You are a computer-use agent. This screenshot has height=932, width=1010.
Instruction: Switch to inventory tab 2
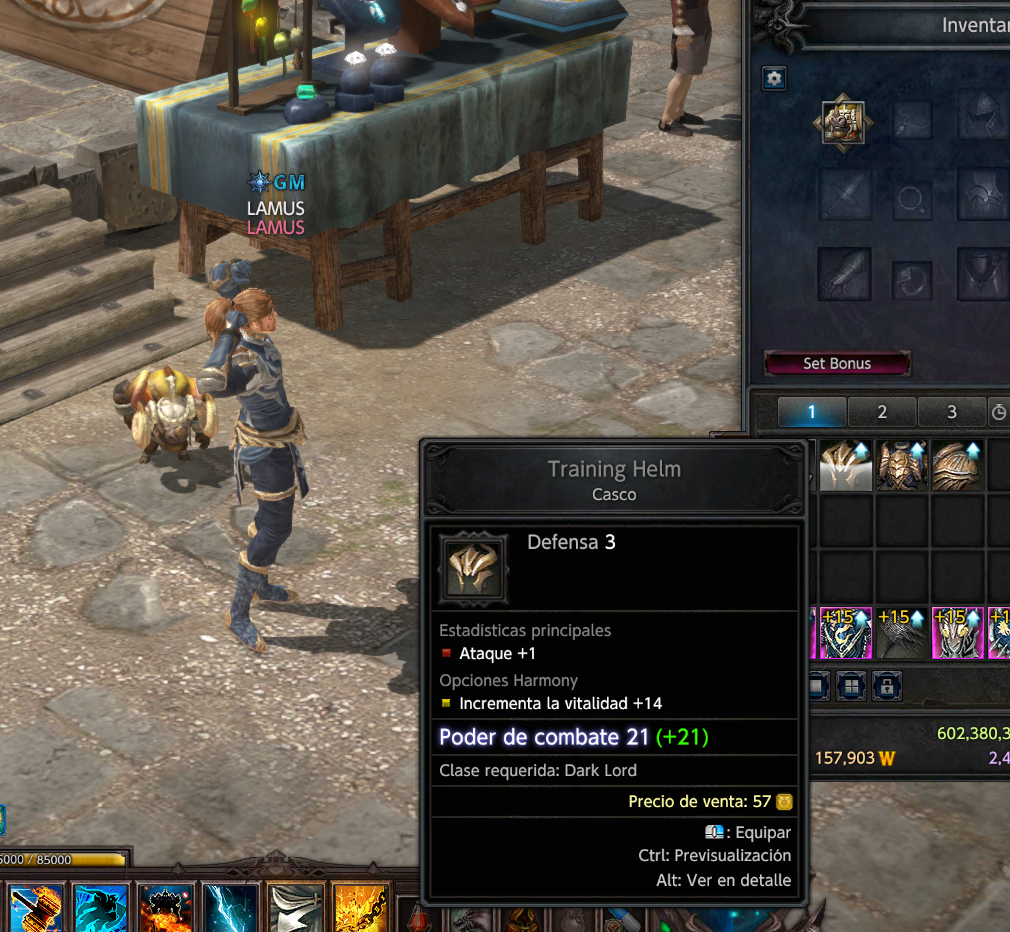881,412
